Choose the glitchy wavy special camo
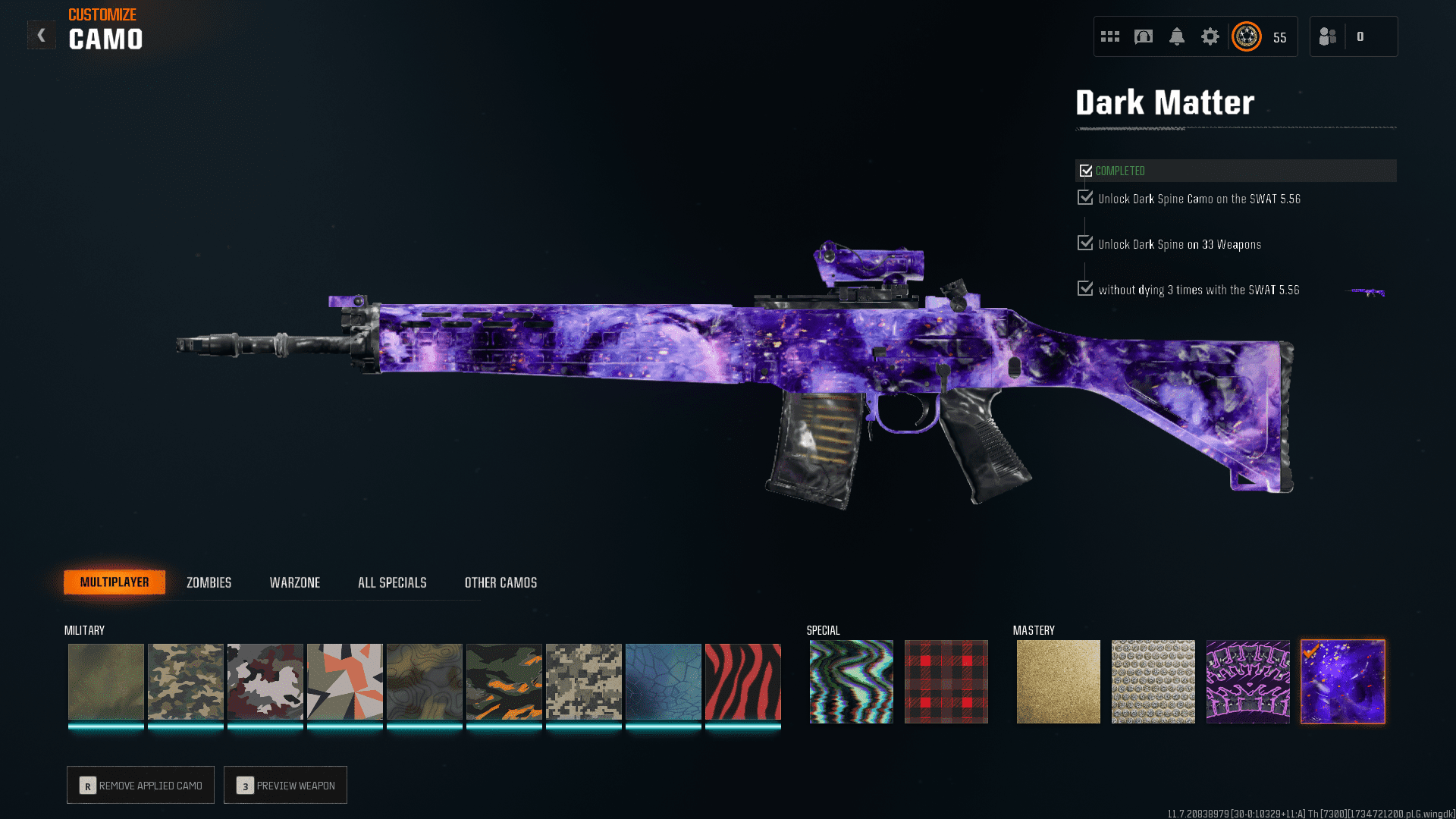The image size is (1456, 819). click(851, 681)
